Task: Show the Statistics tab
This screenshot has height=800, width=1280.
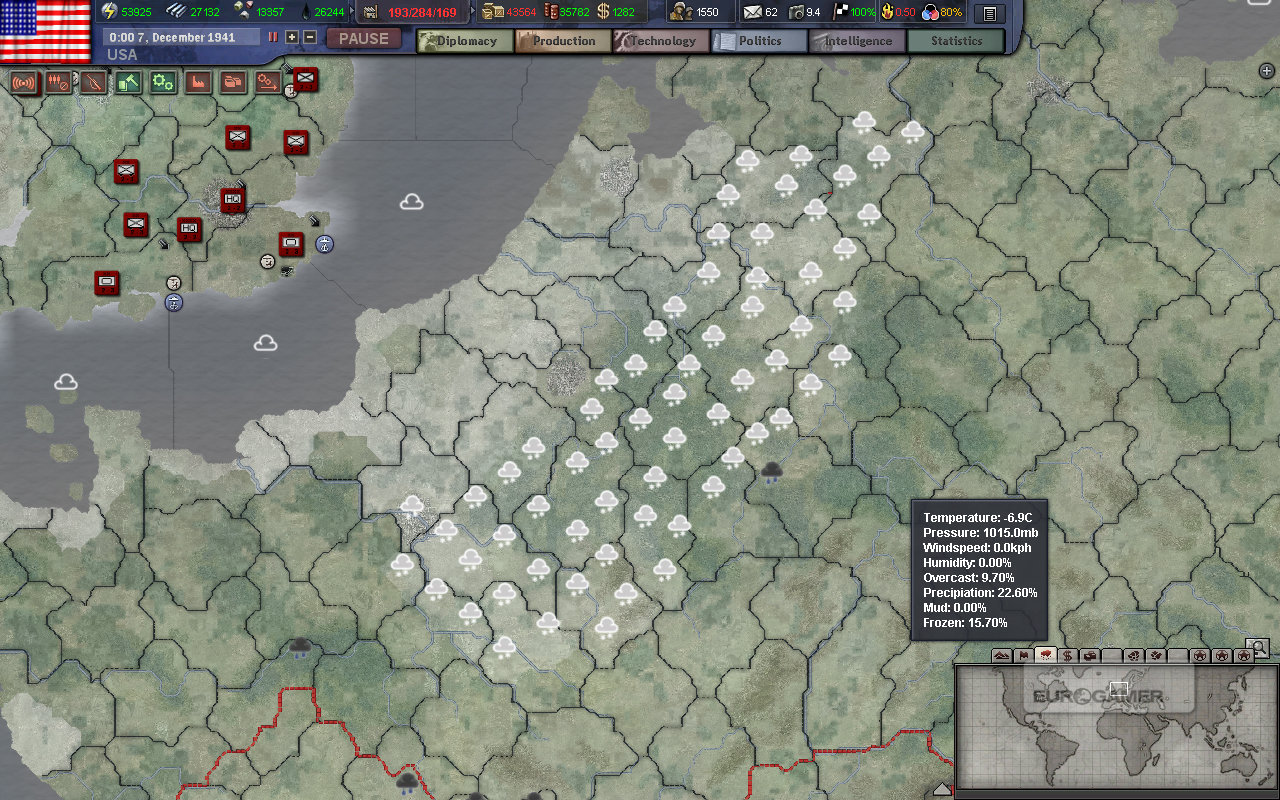Action: coord(955,41)
